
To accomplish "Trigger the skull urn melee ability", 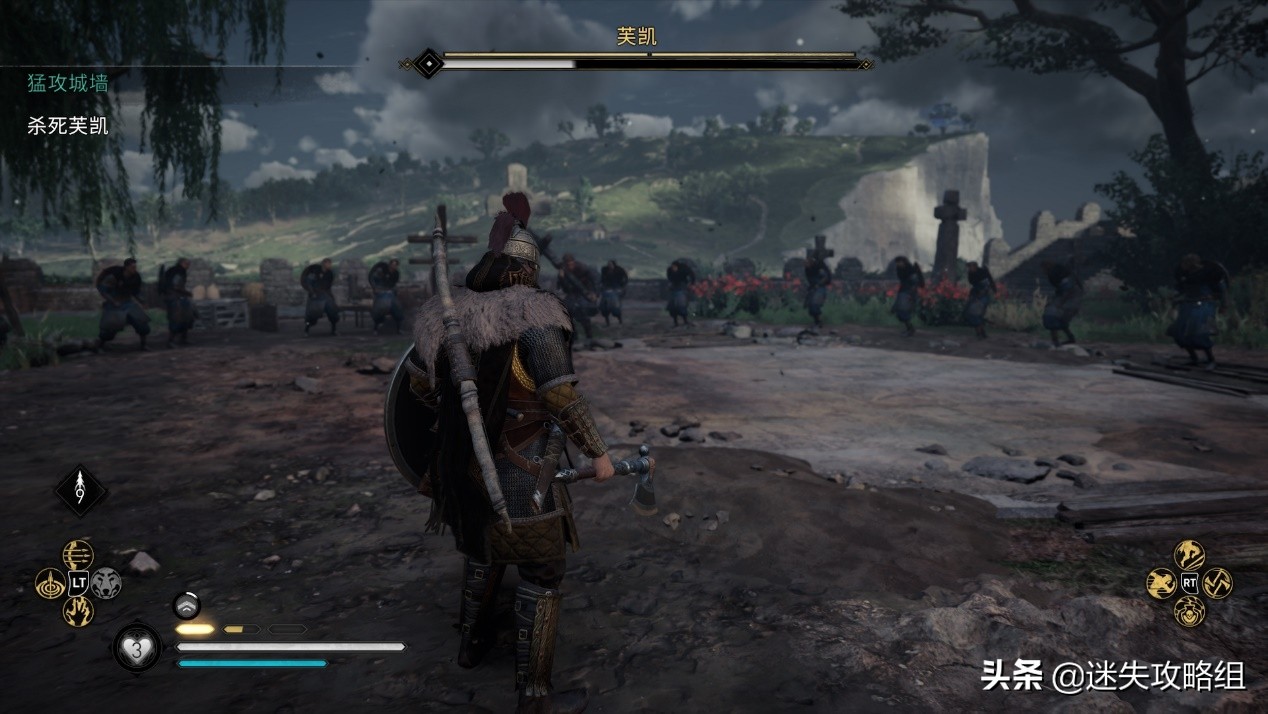I will 1189,611.
